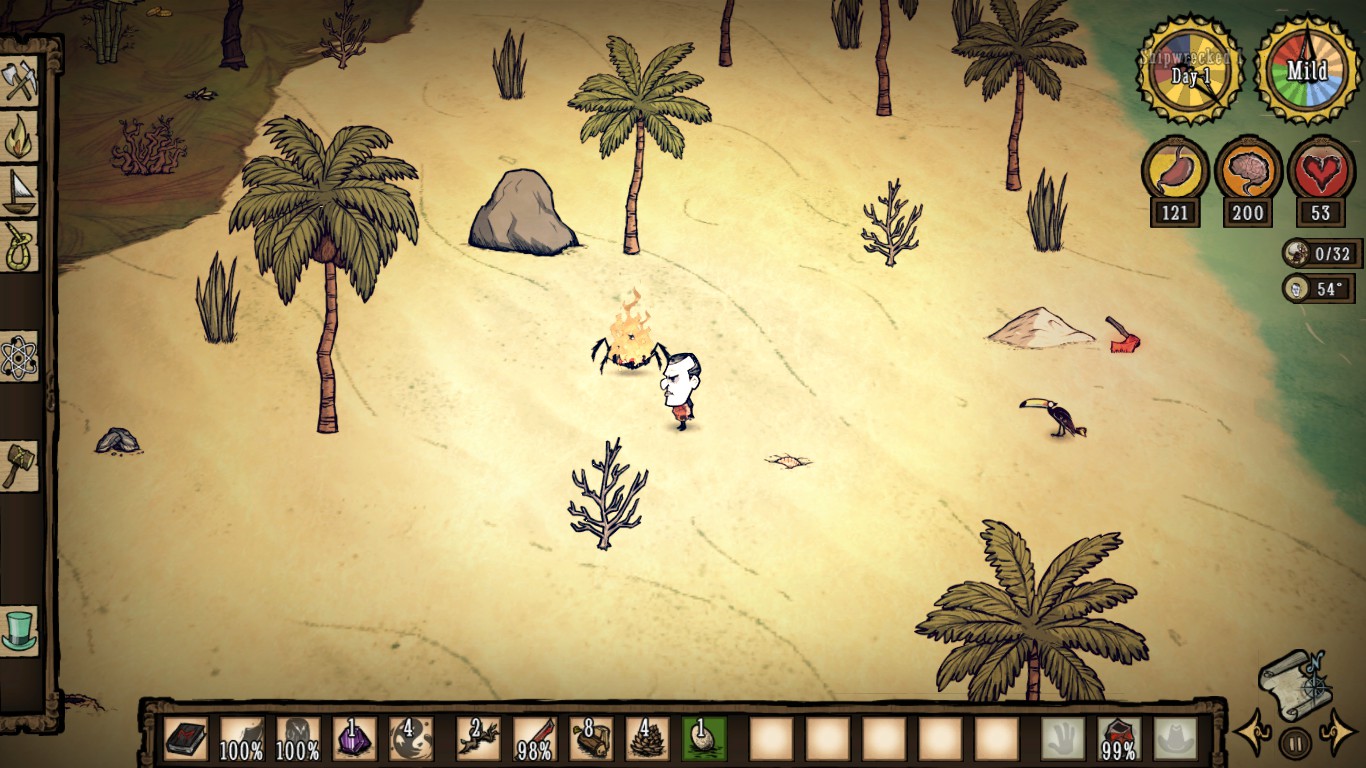This screenshot has width=1366, height=768.
Task: Open the Dress top hat tab
Action: [19, 631]
